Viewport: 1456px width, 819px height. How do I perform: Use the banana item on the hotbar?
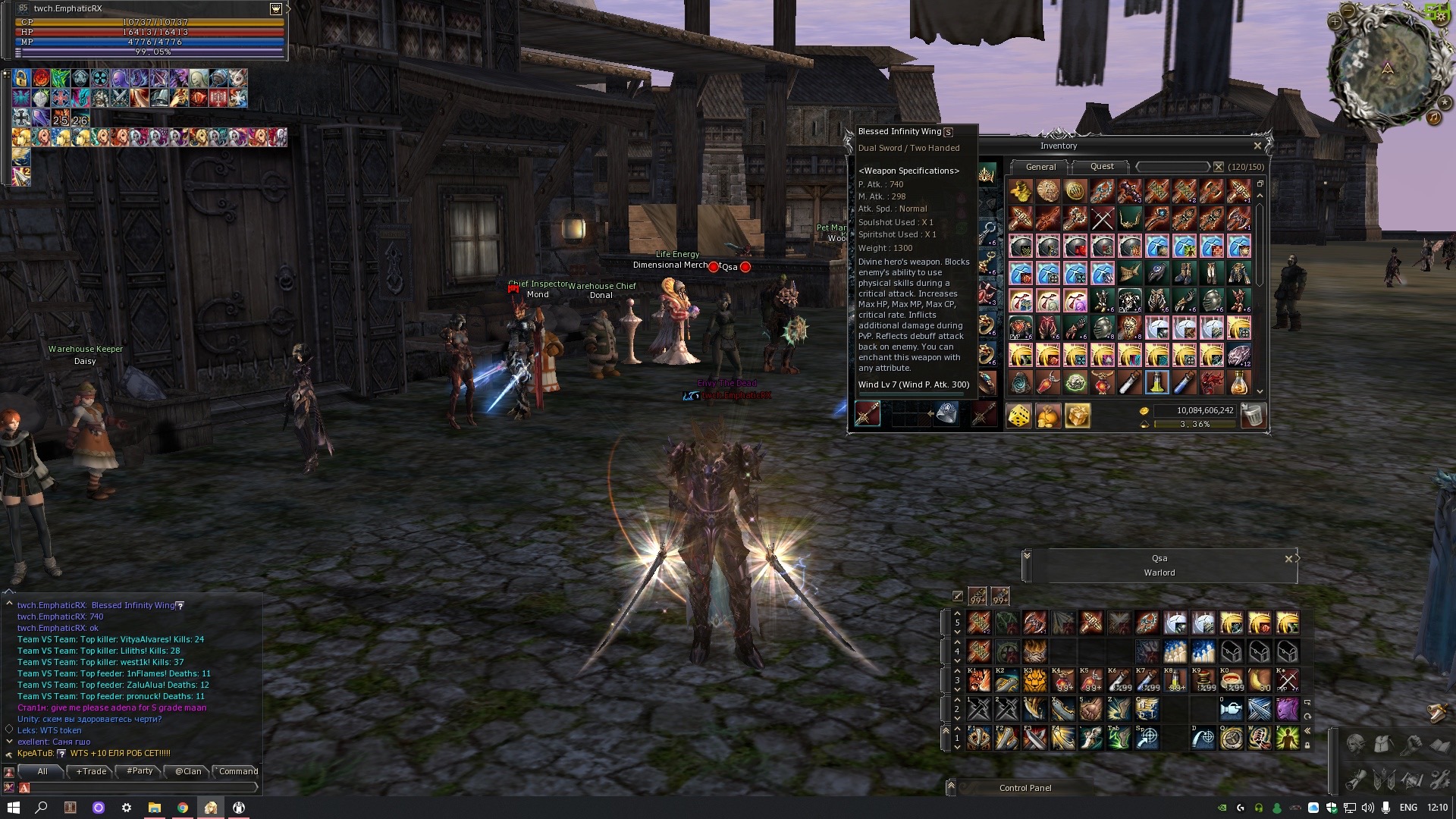1259,680
